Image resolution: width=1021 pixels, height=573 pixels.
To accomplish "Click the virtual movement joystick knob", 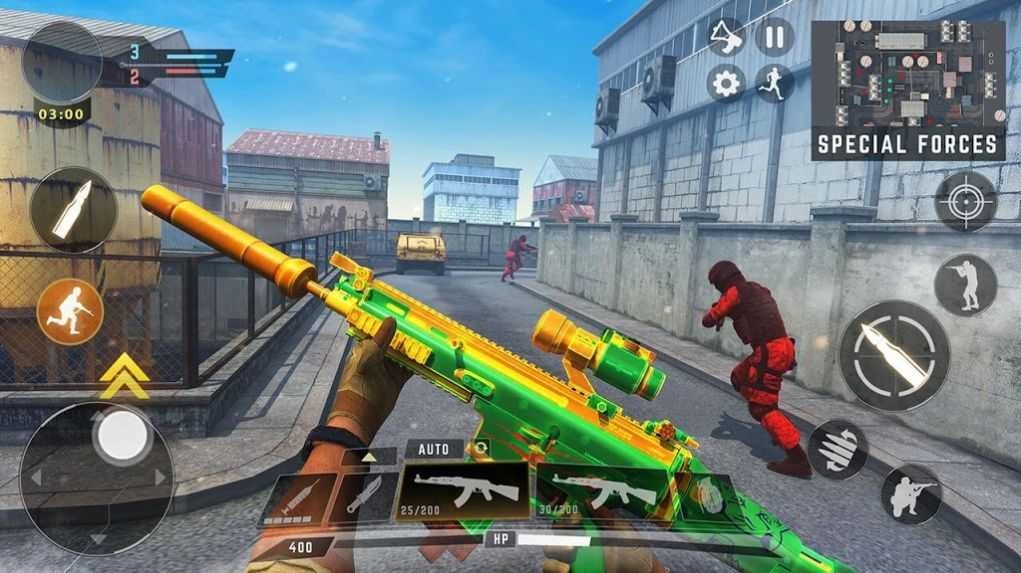I will pos(123,435).
